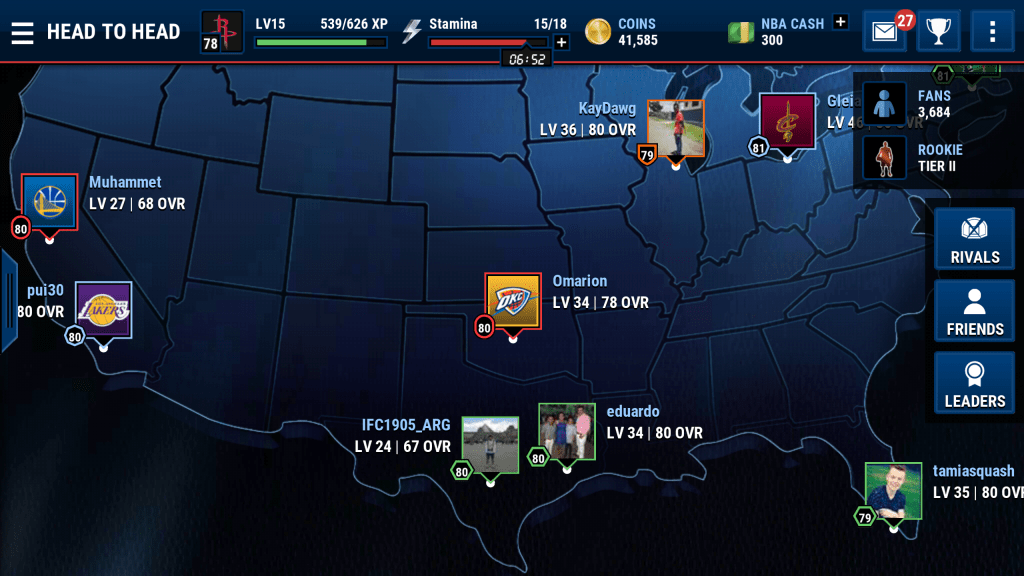The image size is (1024, 576).
Task: Add stamina with the plus button
Action: coord(561,42)
